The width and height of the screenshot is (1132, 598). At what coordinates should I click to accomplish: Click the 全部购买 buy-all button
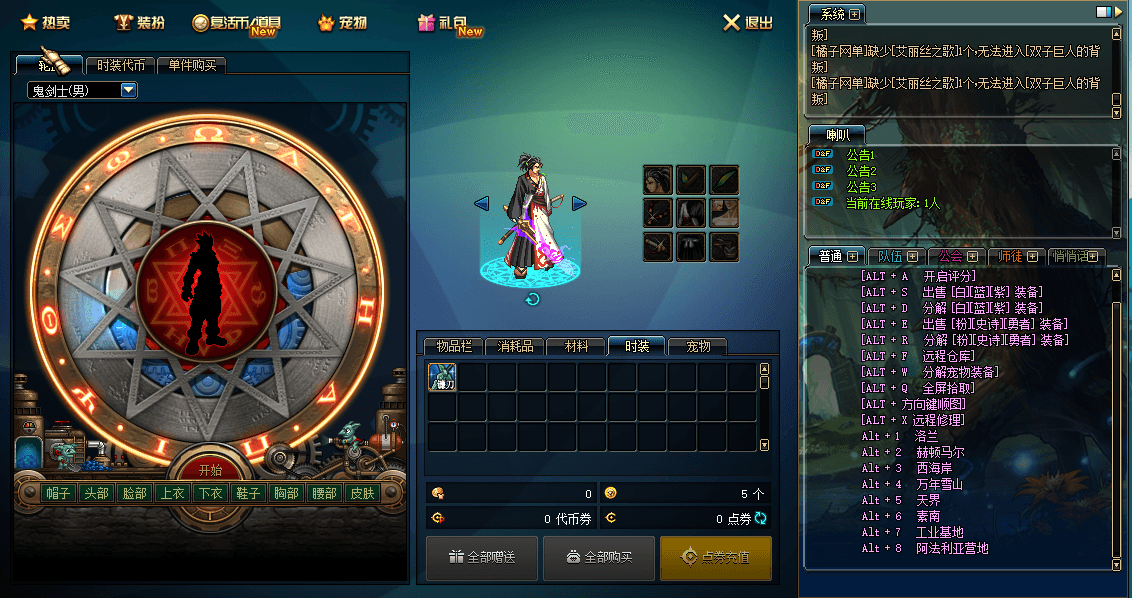[x=599, y=557]
